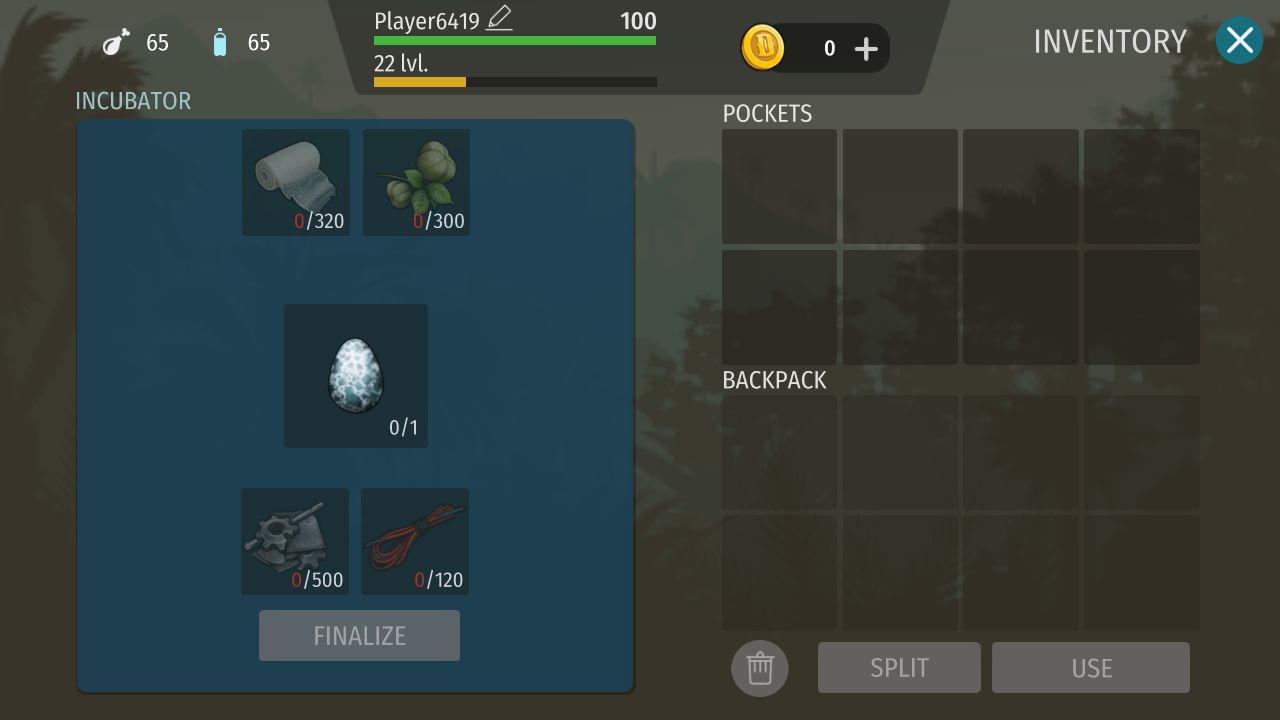Click the green health bar
The image size is (1280, 720).
click(514, 40)
